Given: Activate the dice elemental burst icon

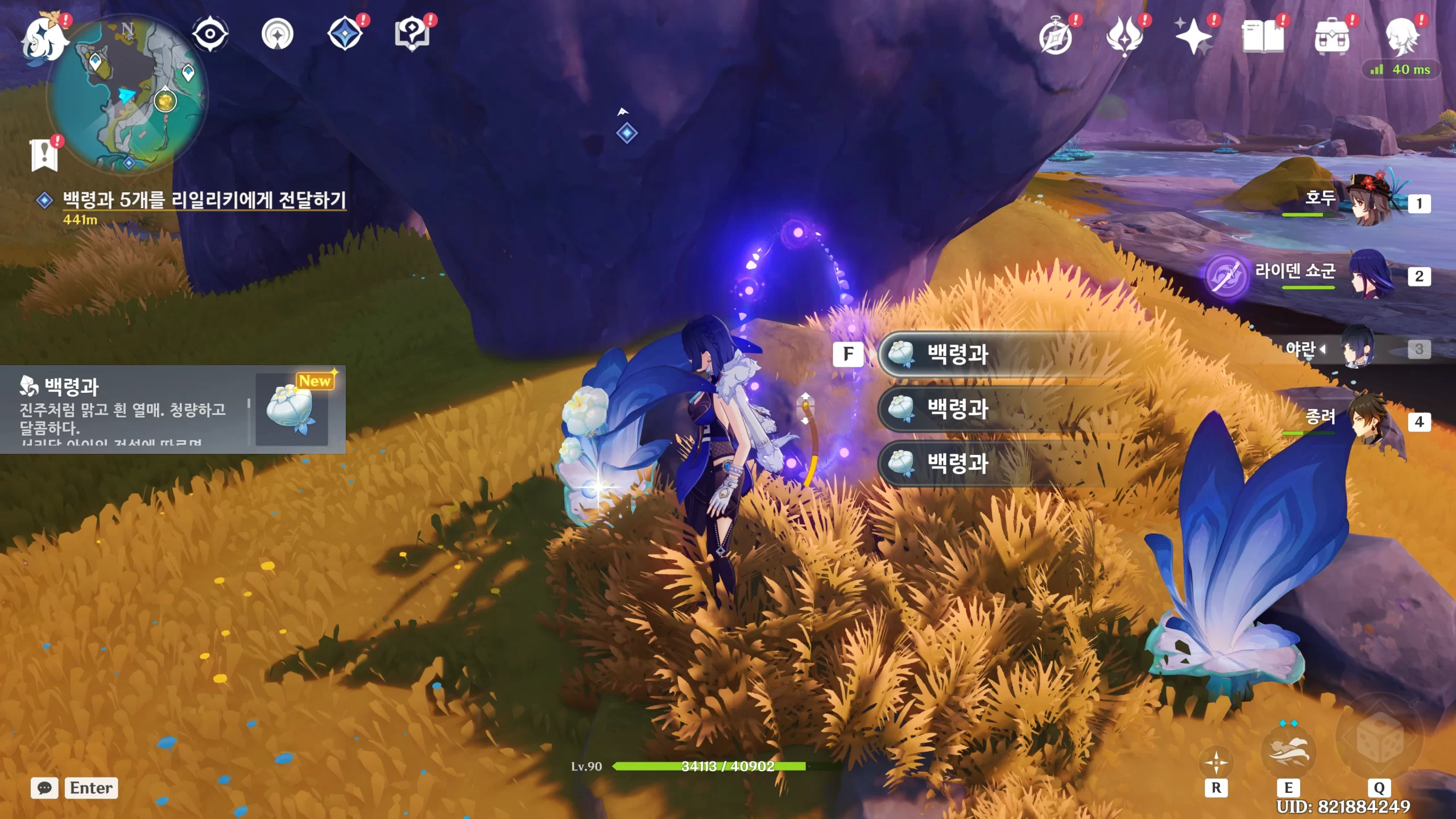Looking at the screenshot, I should tap(1379, 739).
